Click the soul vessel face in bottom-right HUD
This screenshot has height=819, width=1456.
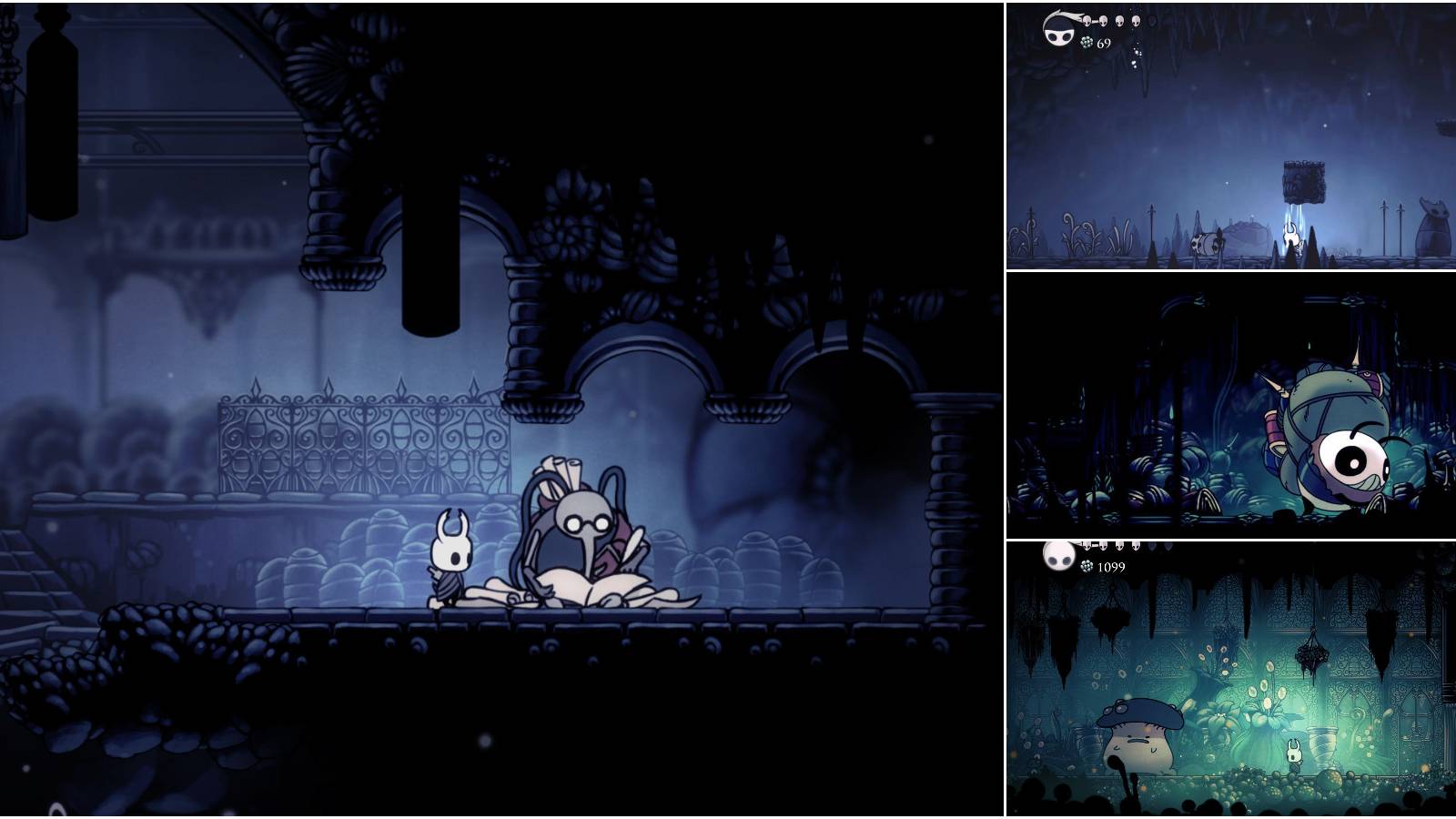[1058, 558]
